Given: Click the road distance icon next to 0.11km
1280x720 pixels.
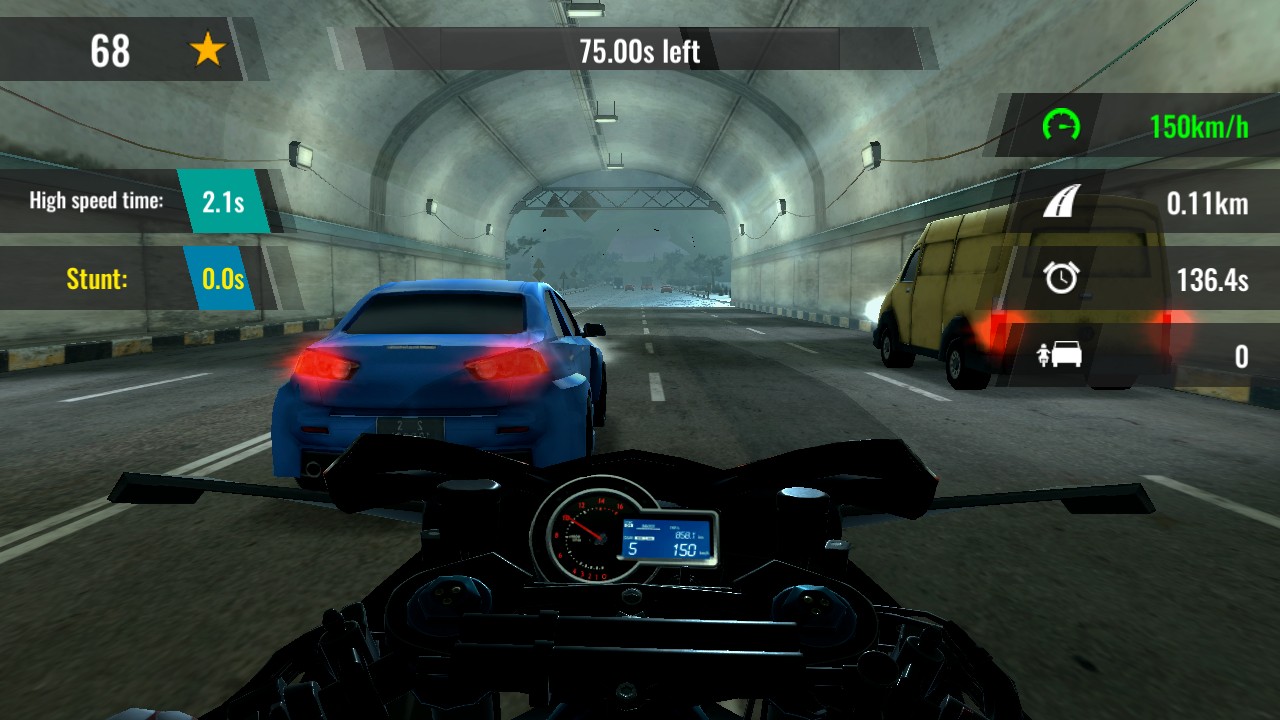Looking at the screenshot, I should click(1061, 203).
